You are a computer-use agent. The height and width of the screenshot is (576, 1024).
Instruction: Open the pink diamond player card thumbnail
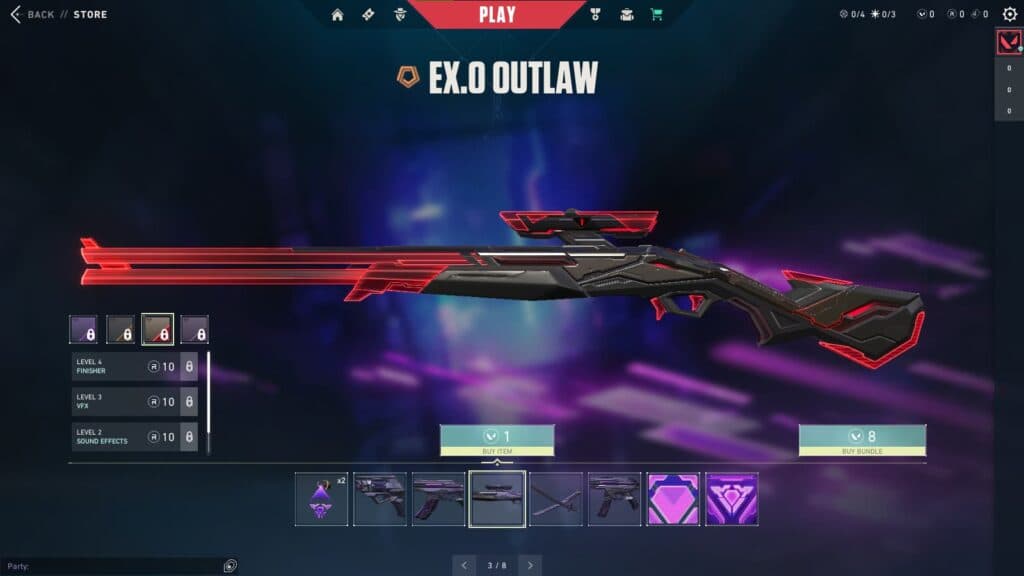[x=673, y=499]
